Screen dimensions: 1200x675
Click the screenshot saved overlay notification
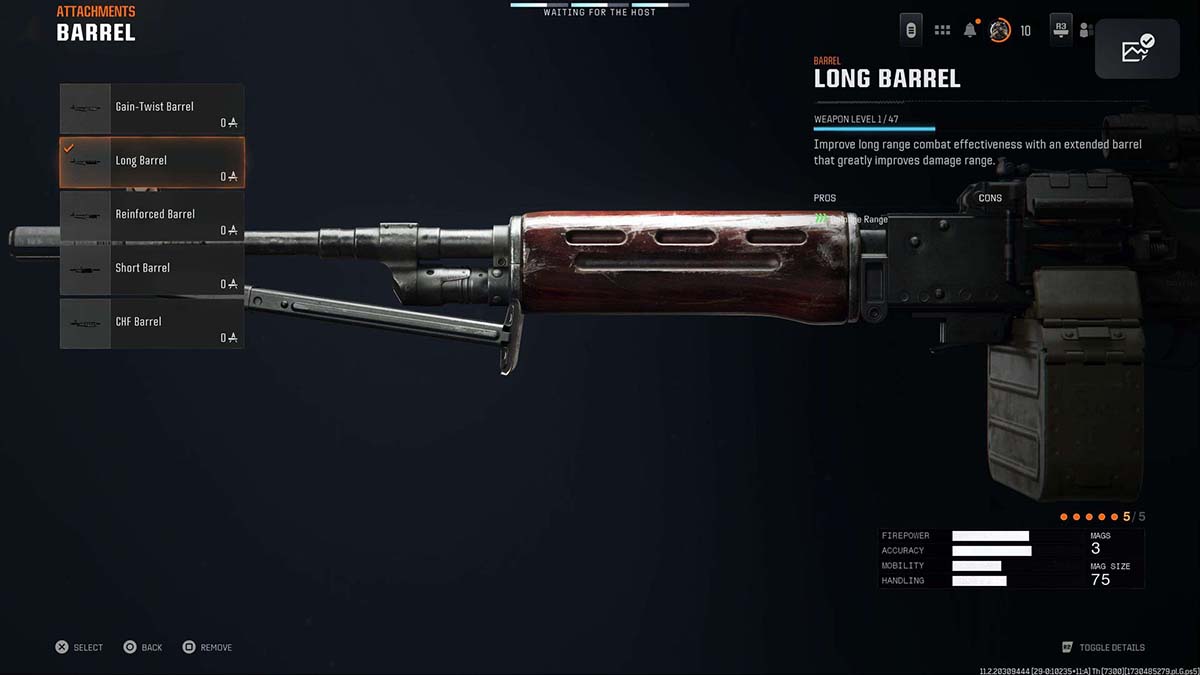click(1137, 48)
